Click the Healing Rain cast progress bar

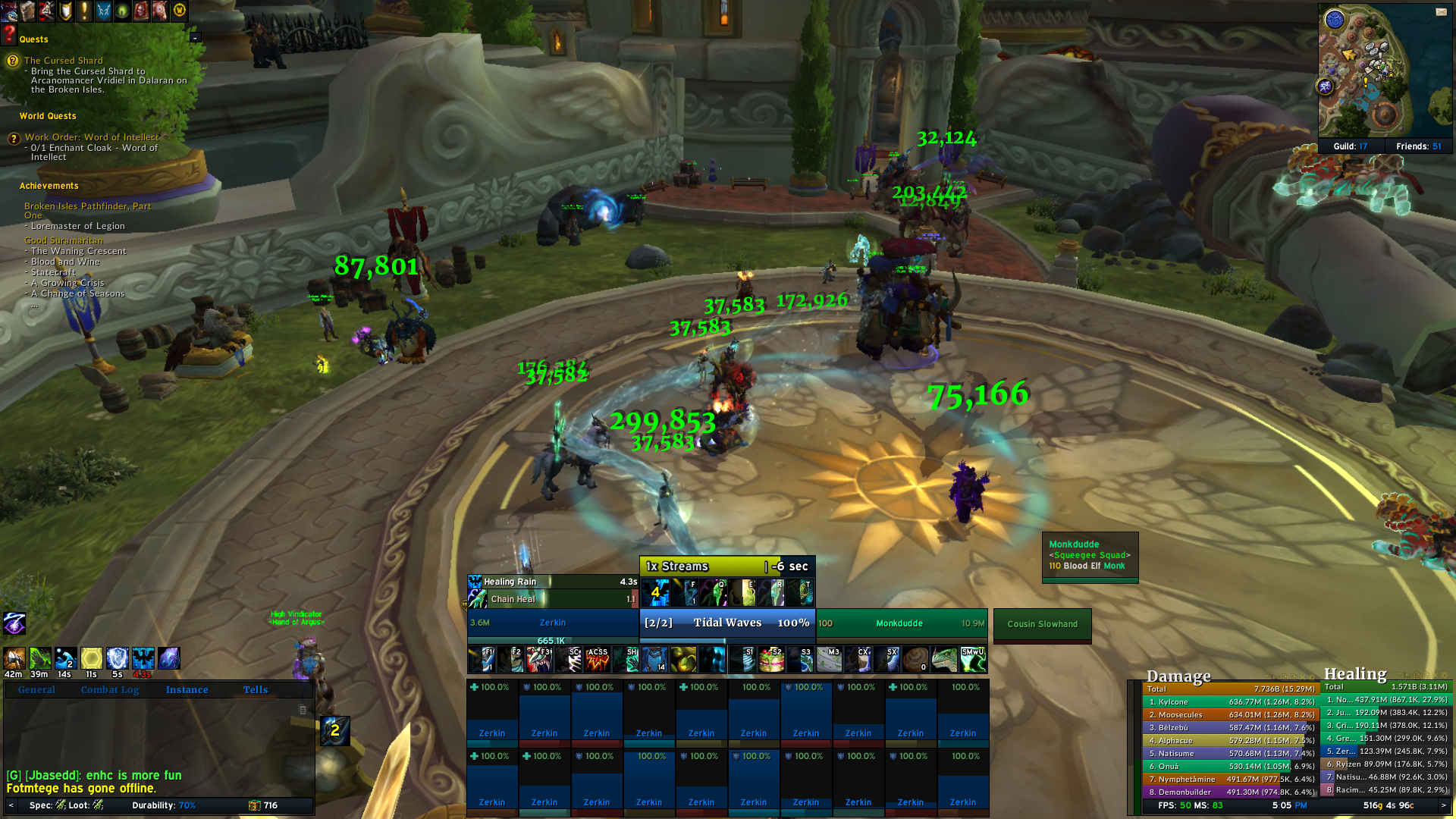pyautogui.click(x=550, y=582)
